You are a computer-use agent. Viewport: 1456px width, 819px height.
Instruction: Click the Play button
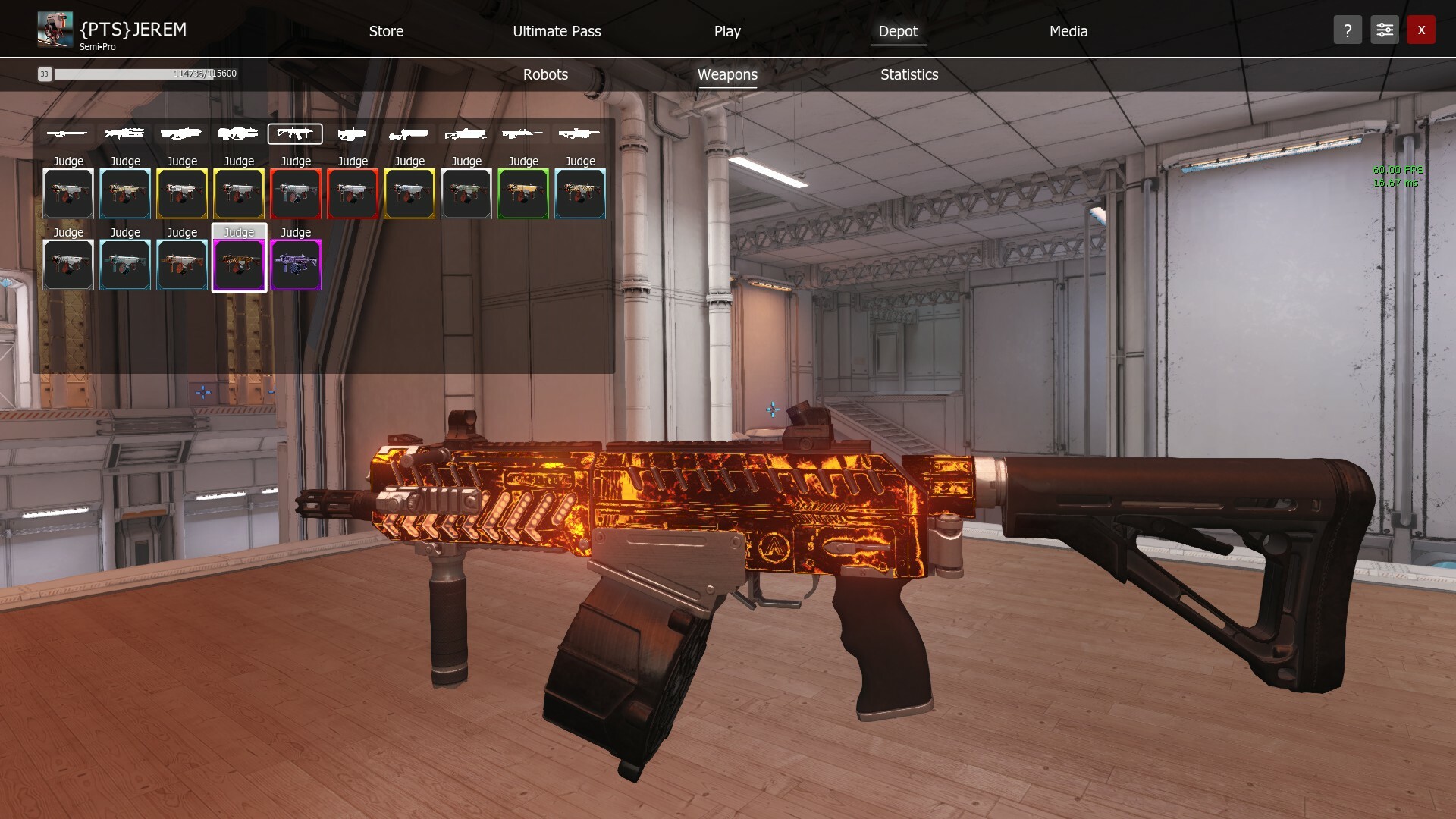click(726, 31)
